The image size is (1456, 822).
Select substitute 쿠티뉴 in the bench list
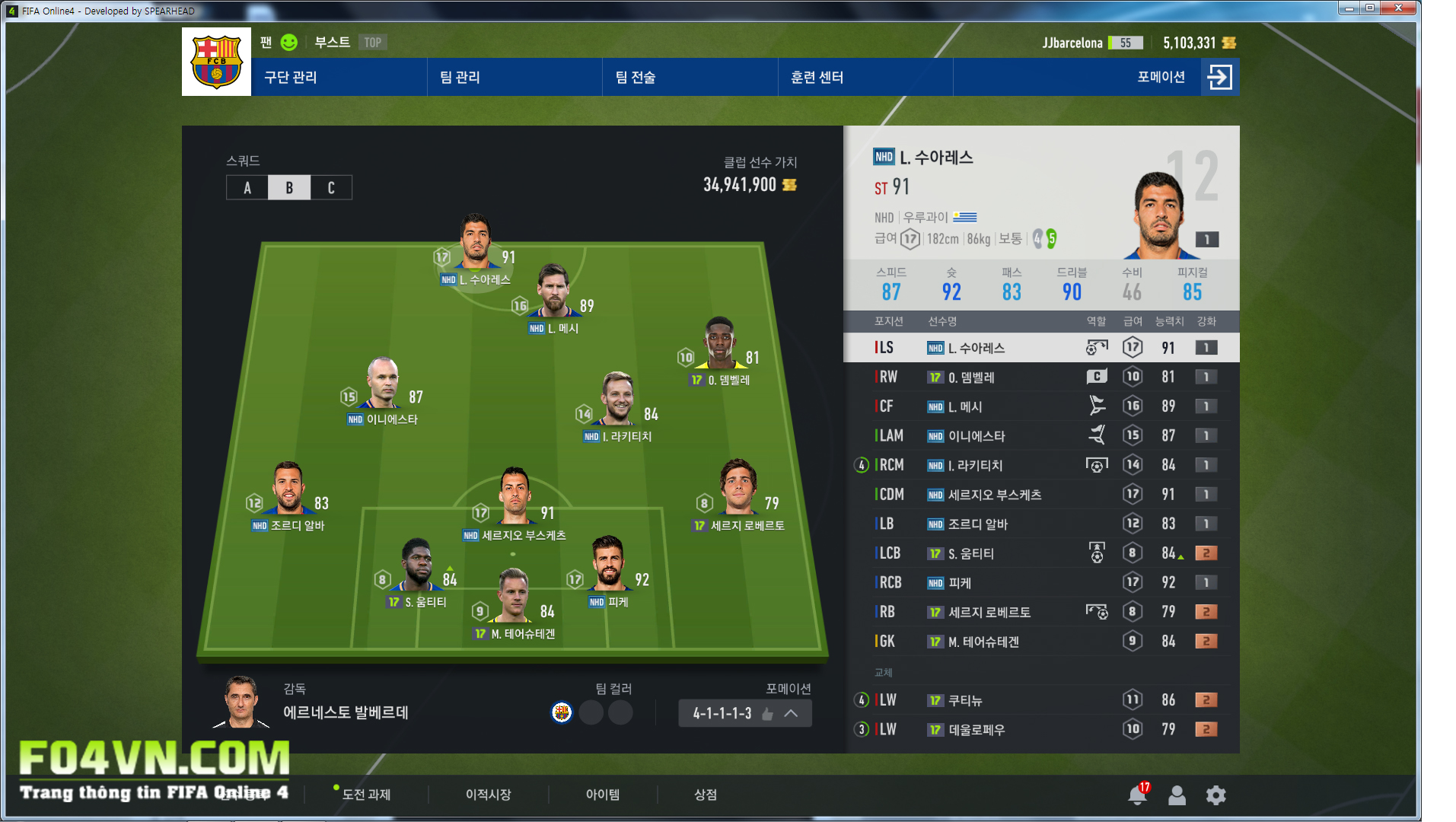tap(1041, 700)
